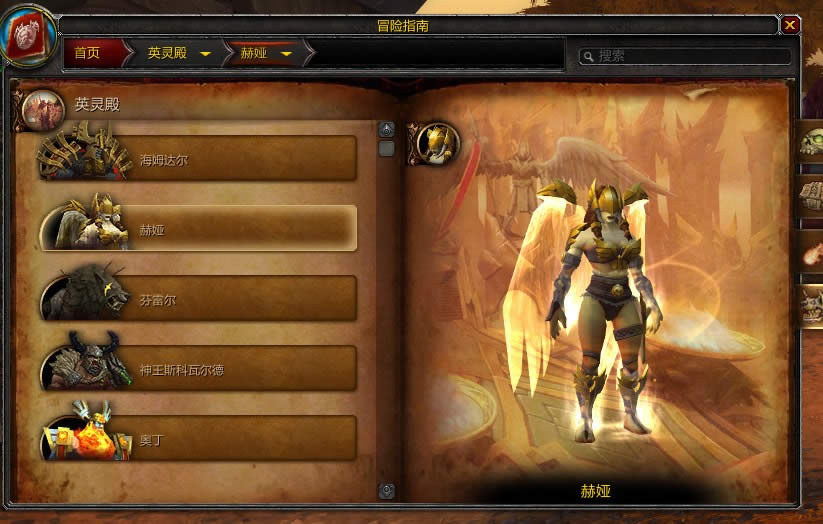
Task: Click the boss list scroll-up arrow
Action: (387, 129)
